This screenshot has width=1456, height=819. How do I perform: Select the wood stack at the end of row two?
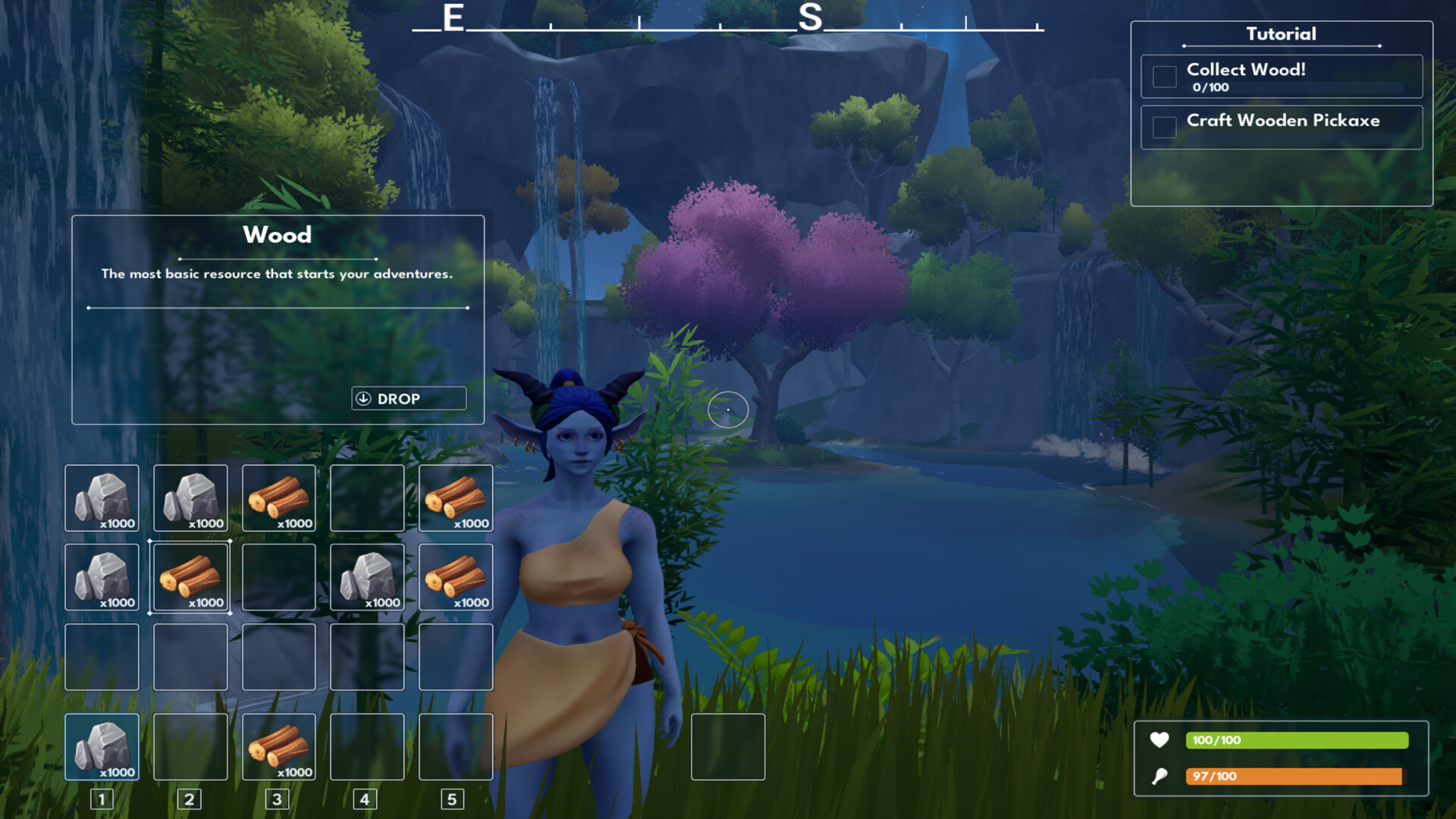[x=455, y=577]
